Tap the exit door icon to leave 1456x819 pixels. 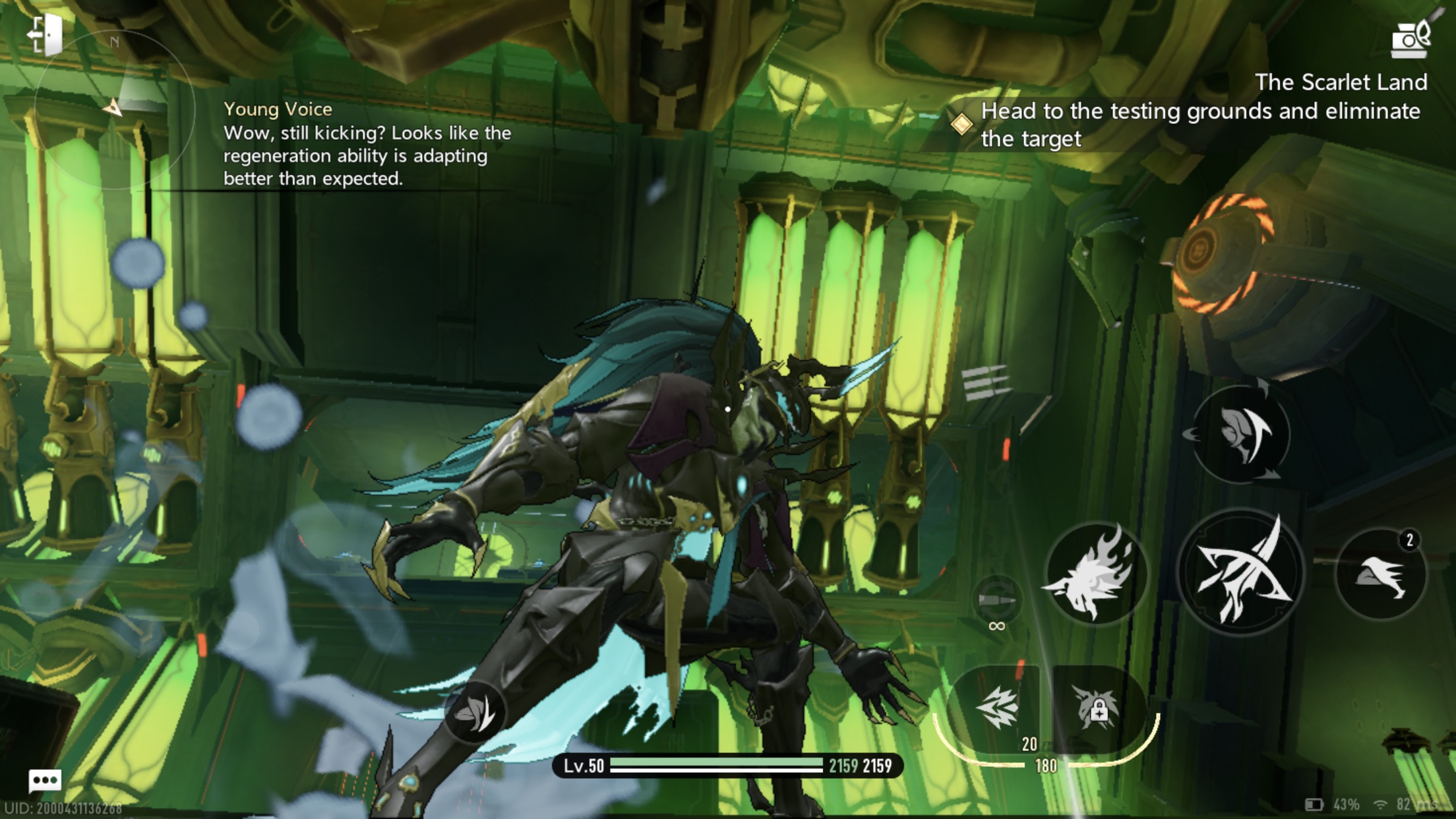point(45,33)
